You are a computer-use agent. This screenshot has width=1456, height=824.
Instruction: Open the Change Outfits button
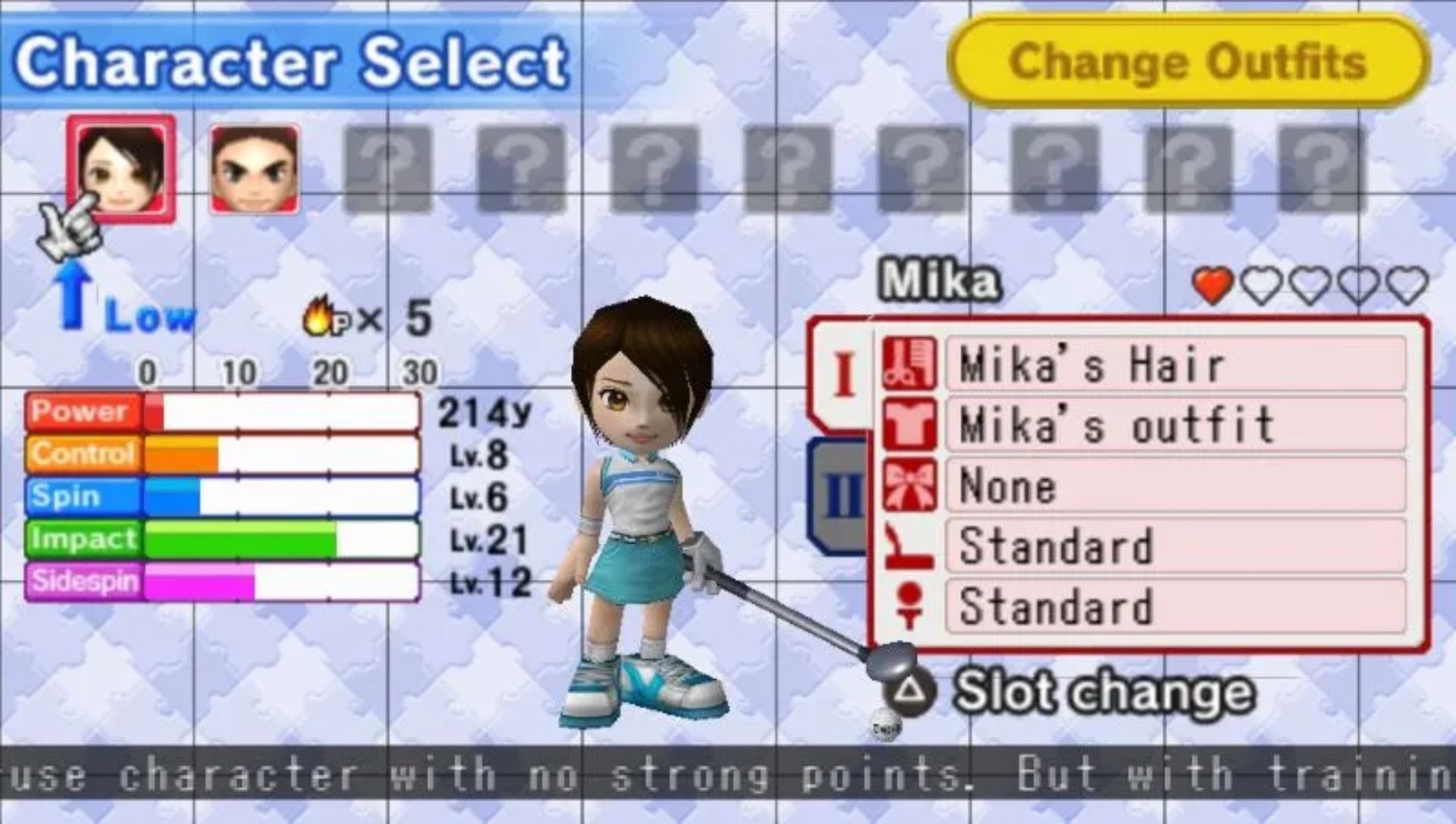tap(1188, 62)
